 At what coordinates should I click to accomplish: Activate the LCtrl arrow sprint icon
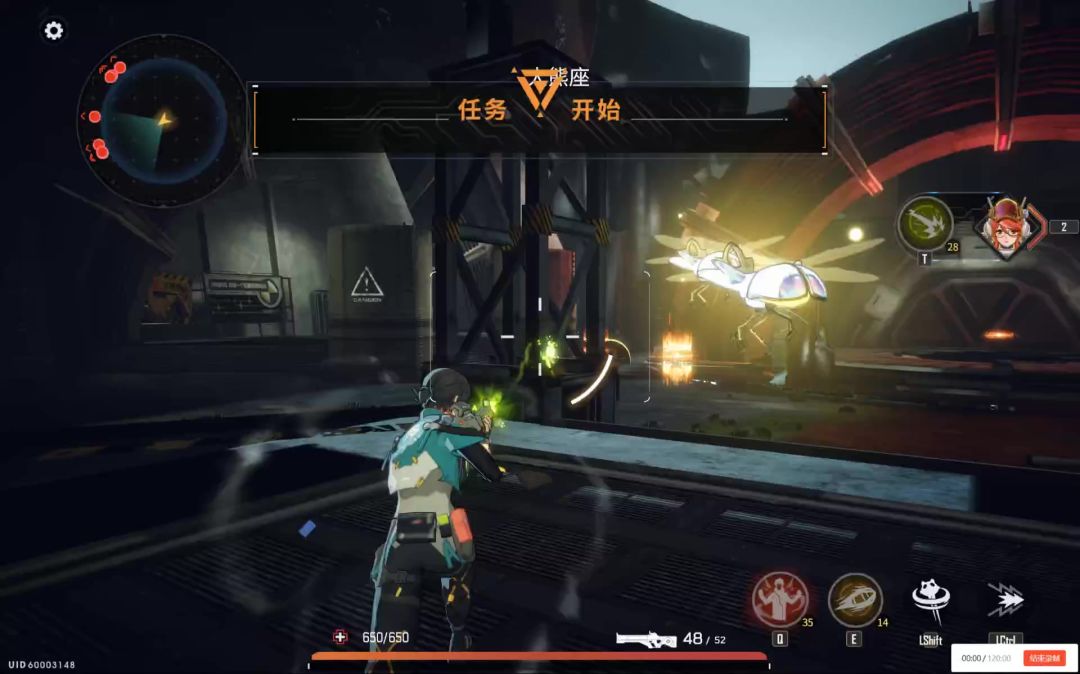click(1005, 600)
